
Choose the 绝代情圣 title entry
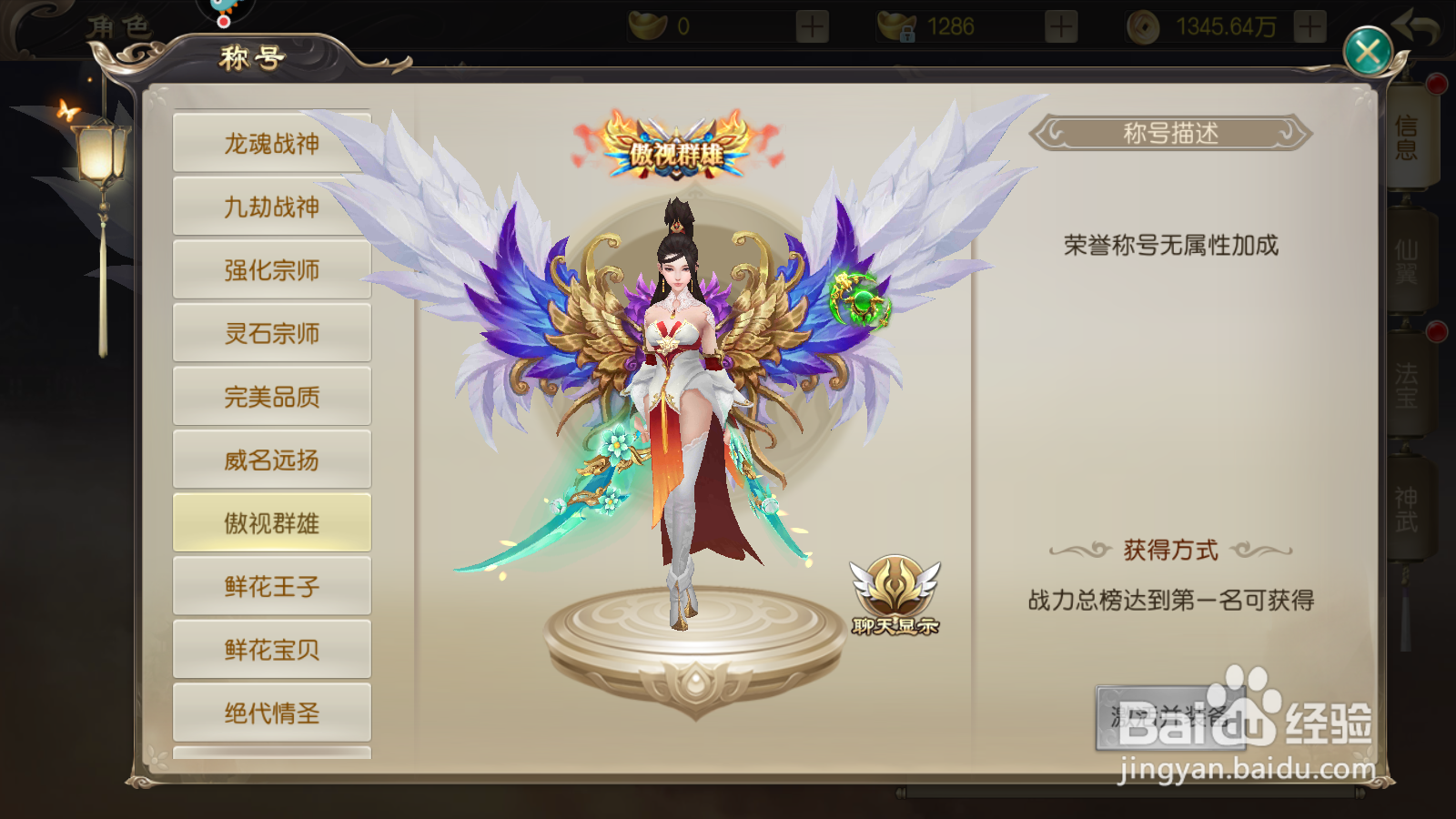(271, 713)
